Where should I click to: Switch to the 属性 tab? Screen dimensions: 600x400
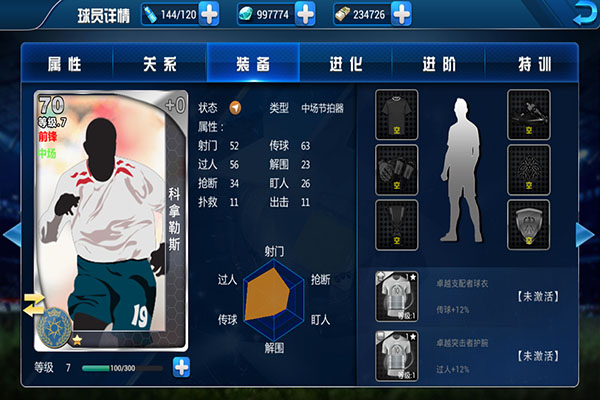[63, 64]
